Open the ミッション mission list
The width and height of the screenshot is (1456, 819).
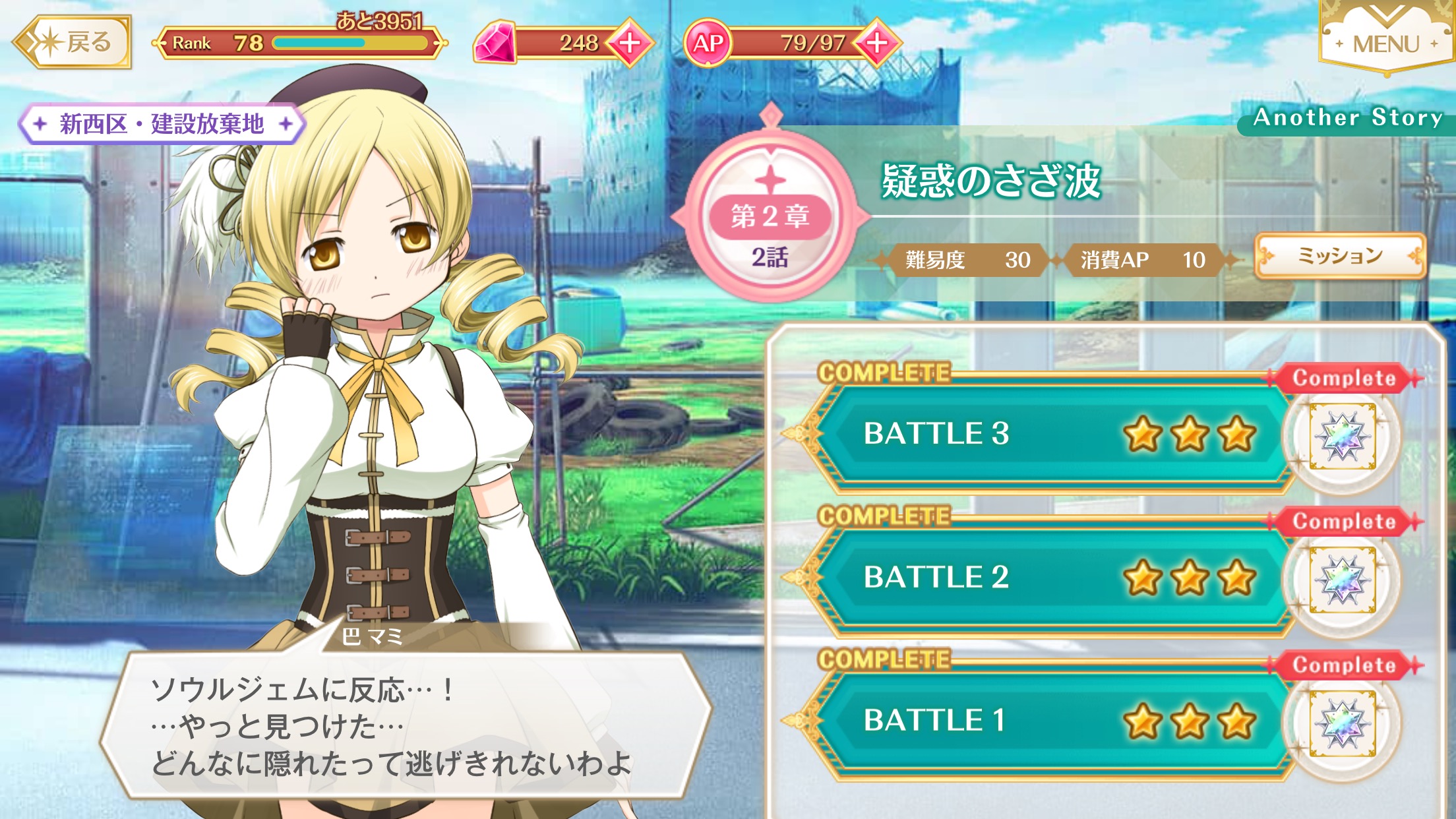click(x=1340, y=256)
